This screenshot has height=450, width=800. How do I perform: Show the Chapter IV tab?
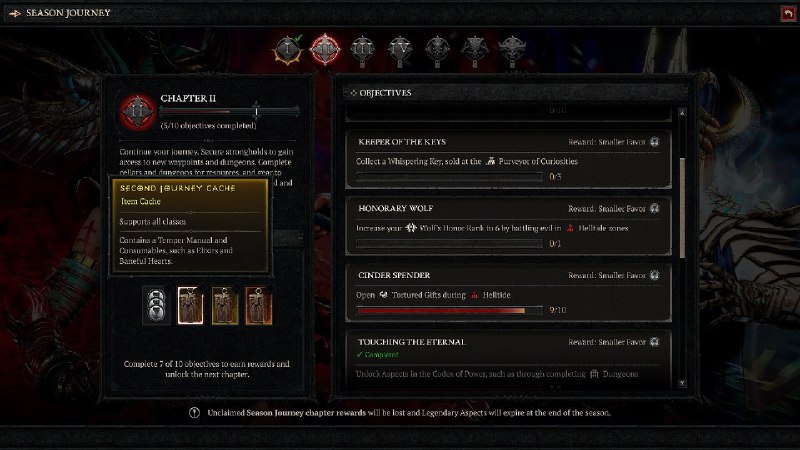point(399,46)
